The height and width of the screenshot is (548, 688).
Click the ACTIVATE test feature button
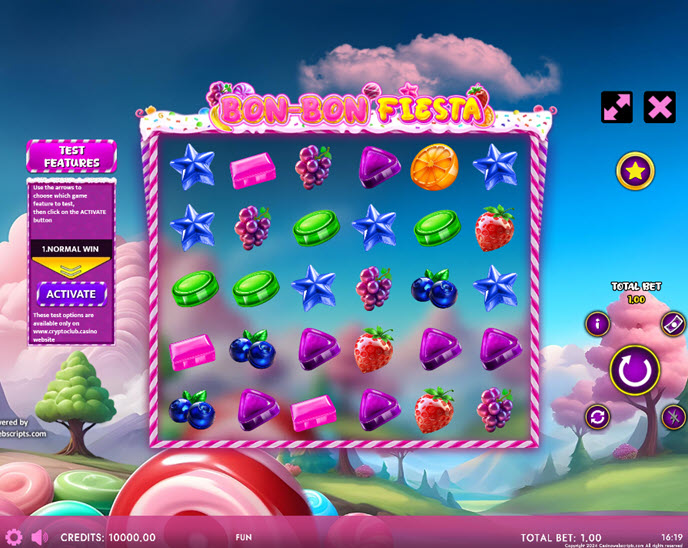(71, 295)
